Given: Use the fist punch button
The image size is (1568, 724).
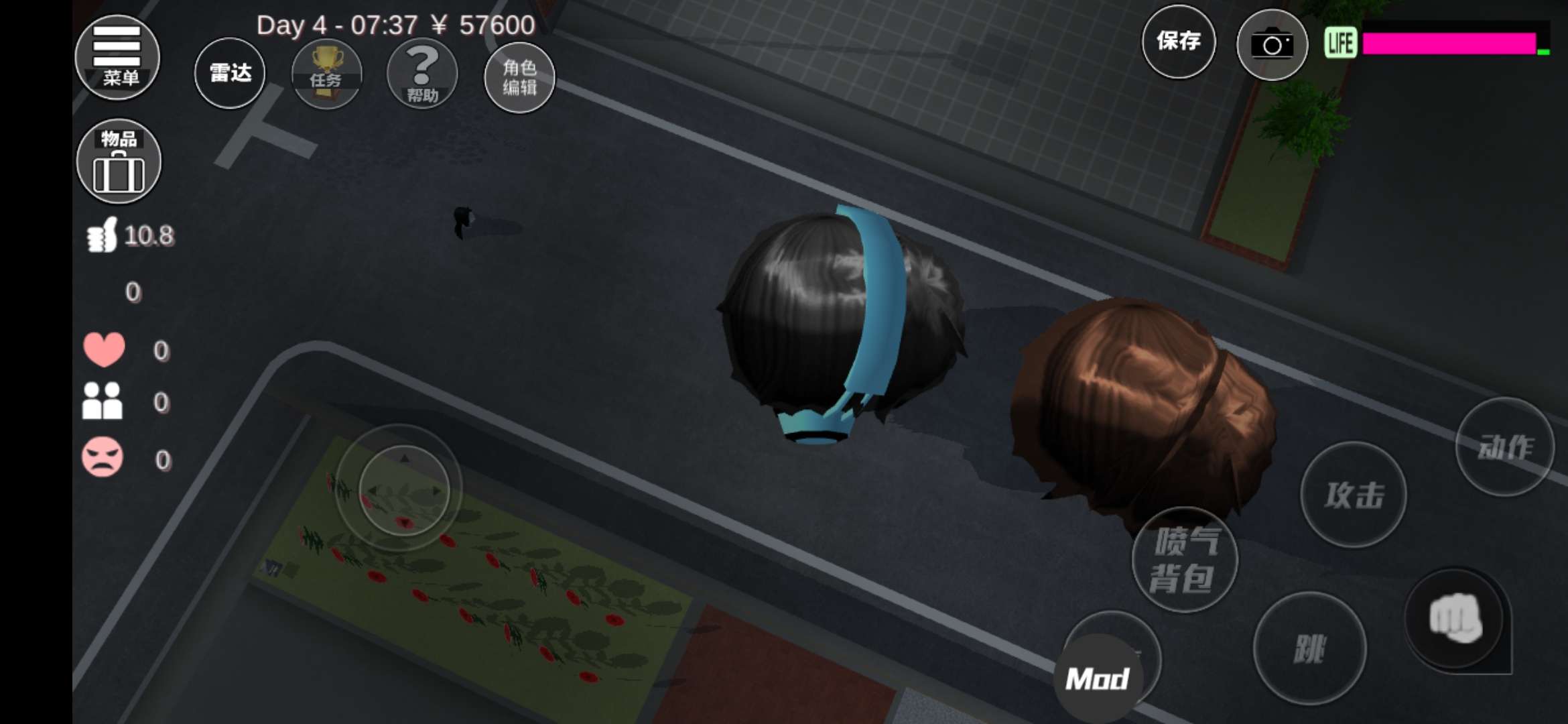Looking at the screenshot, I should 1455,619.
